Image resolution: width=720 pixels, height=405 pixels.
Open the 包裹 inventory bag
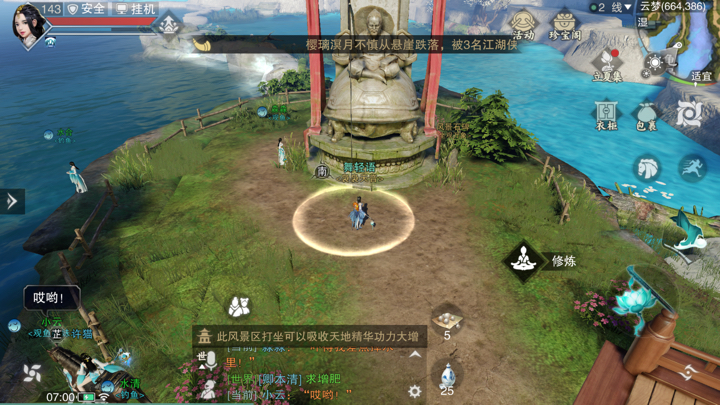point(646,114)
